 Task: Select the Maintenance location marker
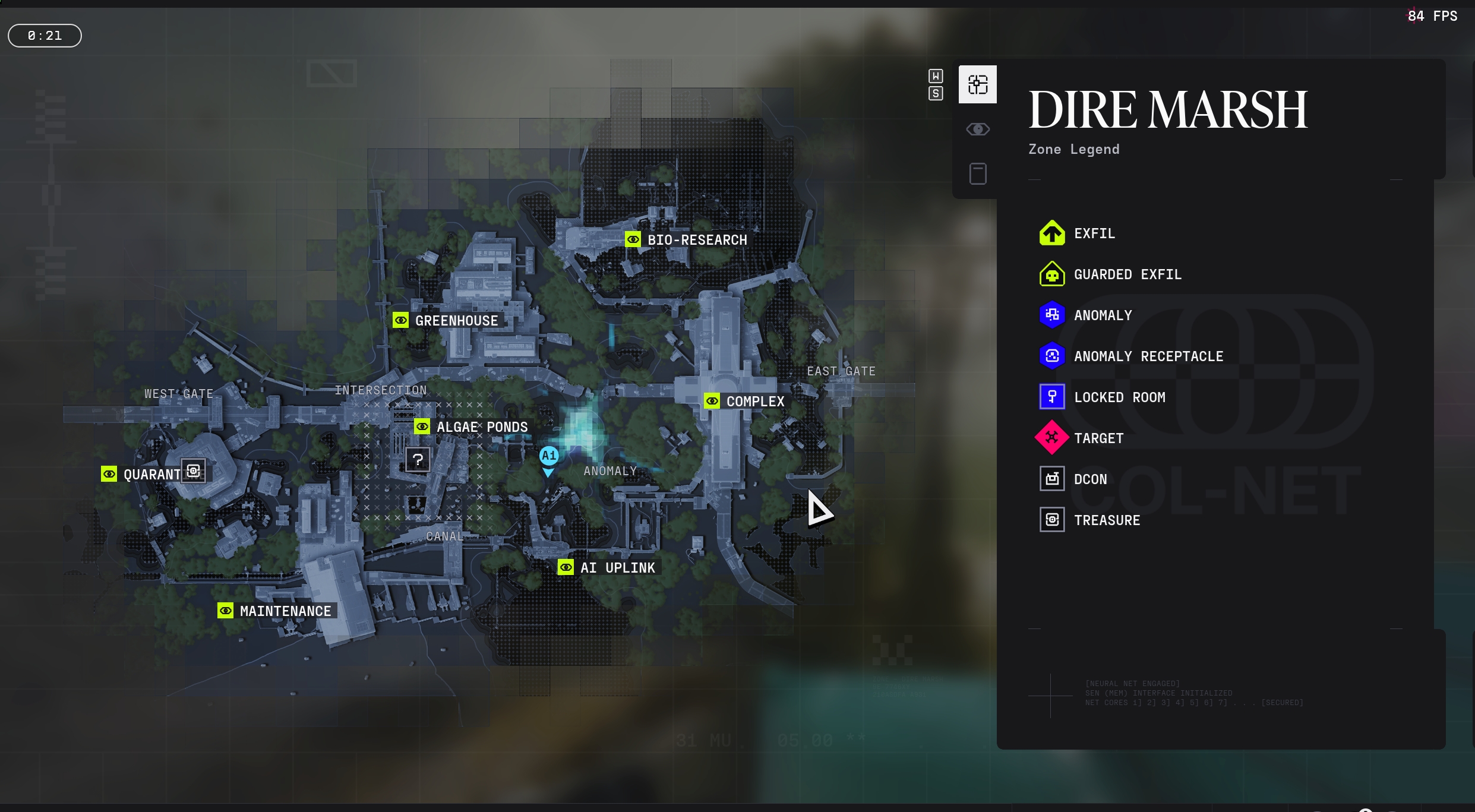(225, 611)
